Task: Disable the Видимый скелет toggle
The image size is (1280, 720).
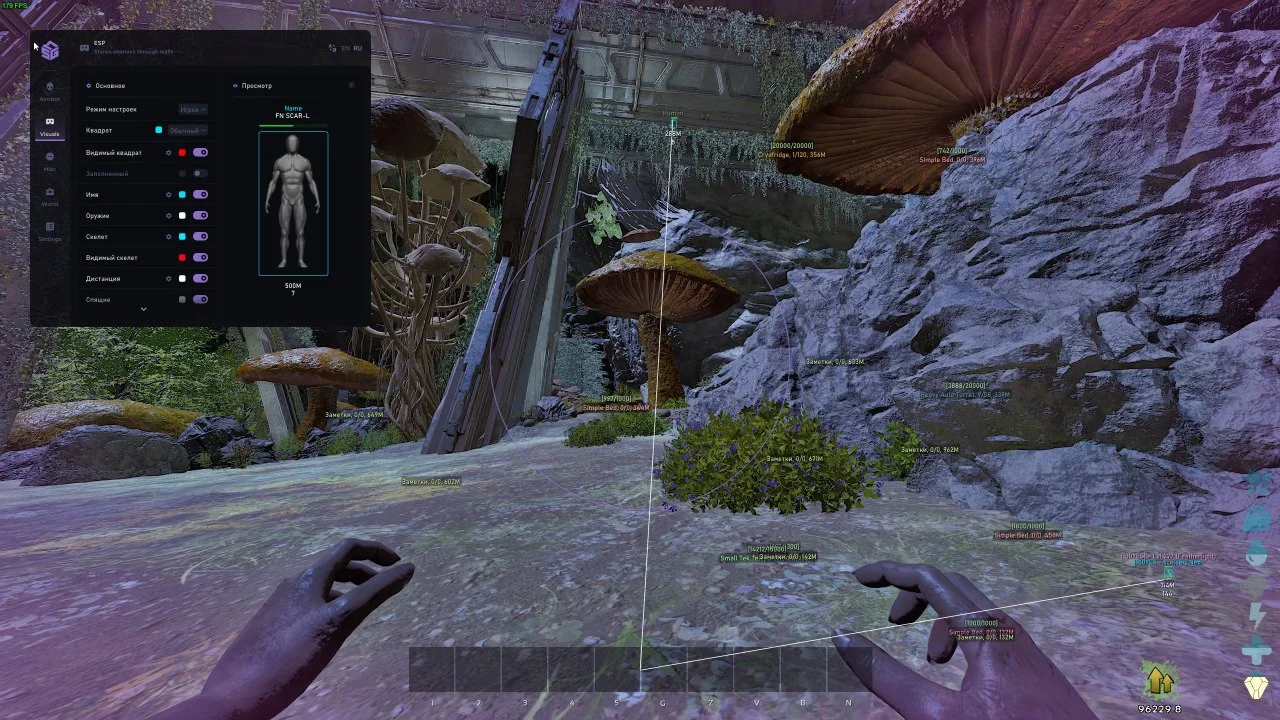Action: tap(200, 258)
